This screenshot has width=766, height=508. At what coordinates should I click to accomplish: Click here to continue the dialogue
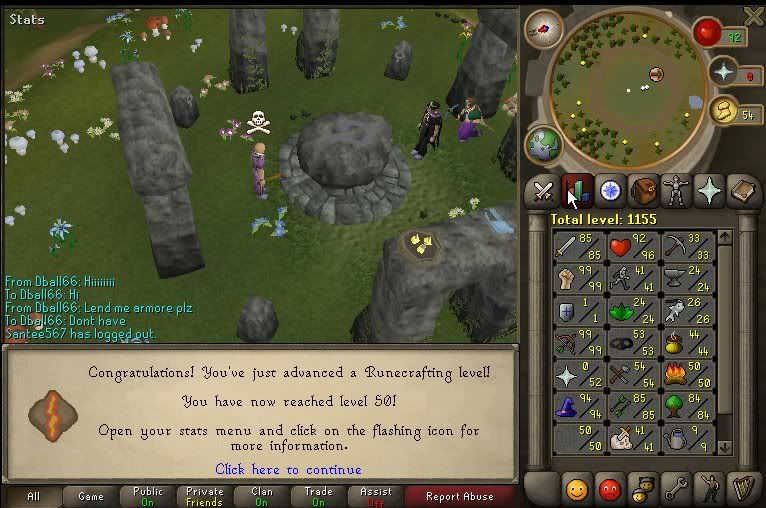[x=288, y=469]
